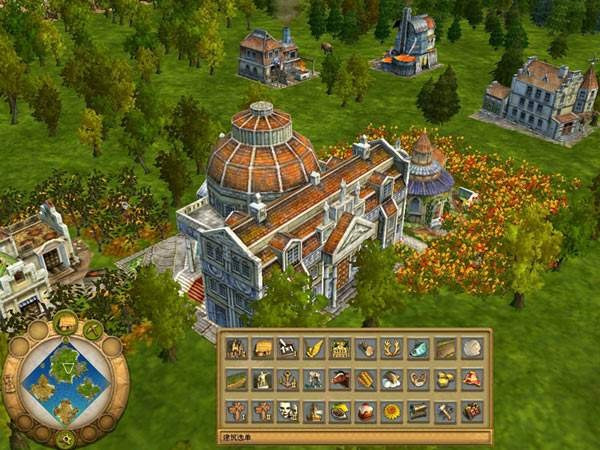This screenshot has width=600, height=450.
Task: Select the pretzel bakery icon
Action: click(x=419, y=379)
